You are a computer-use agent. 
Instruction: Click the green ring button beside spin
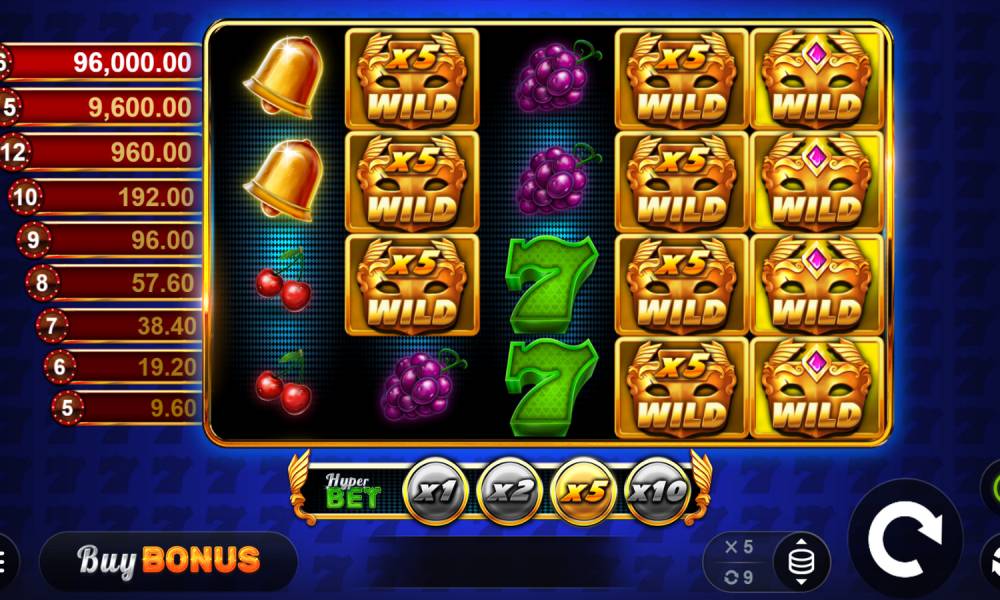tap(991, 489)
